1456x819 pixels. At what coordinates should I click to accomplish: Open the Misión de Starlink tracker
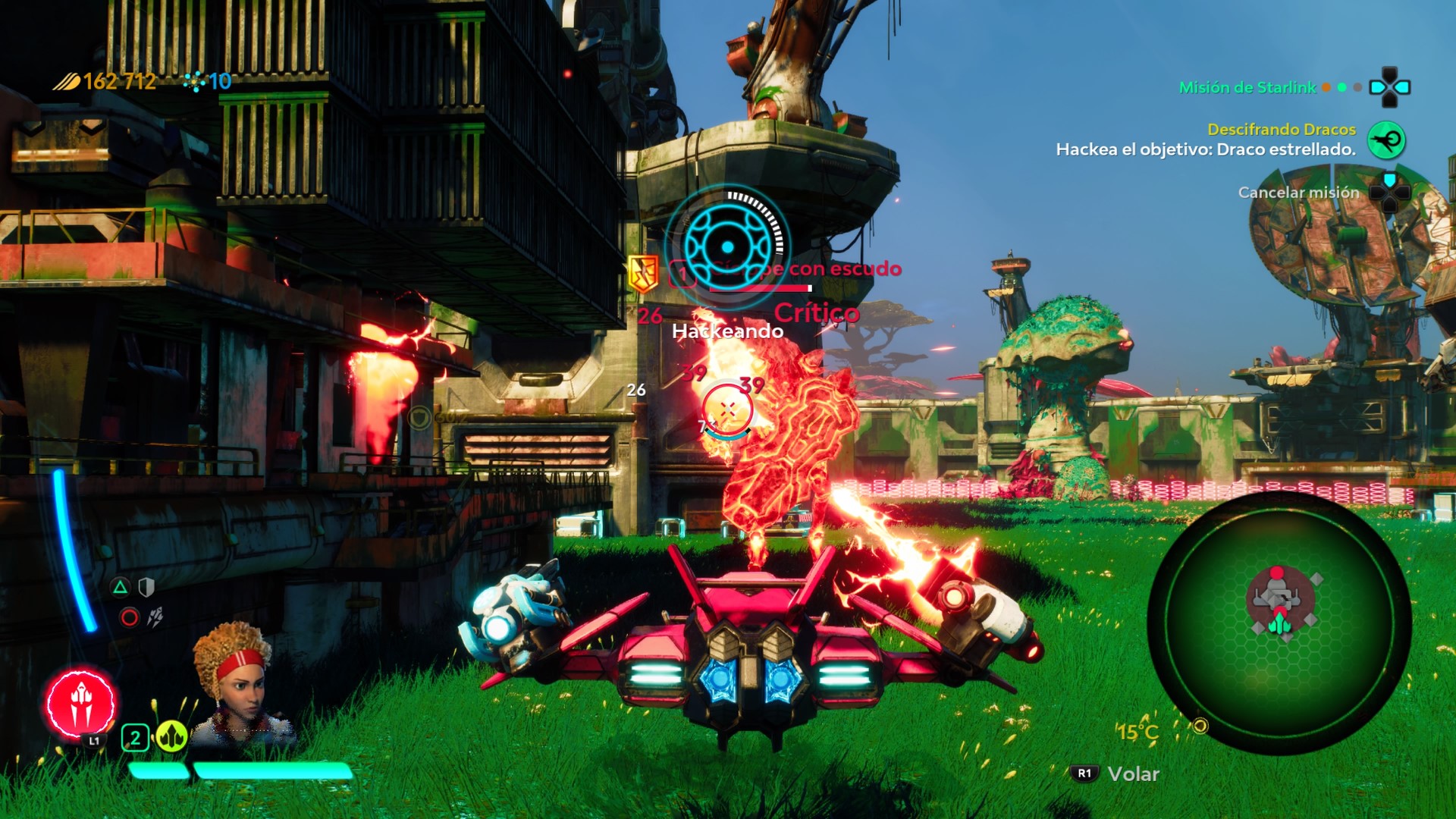[1247, 87]
